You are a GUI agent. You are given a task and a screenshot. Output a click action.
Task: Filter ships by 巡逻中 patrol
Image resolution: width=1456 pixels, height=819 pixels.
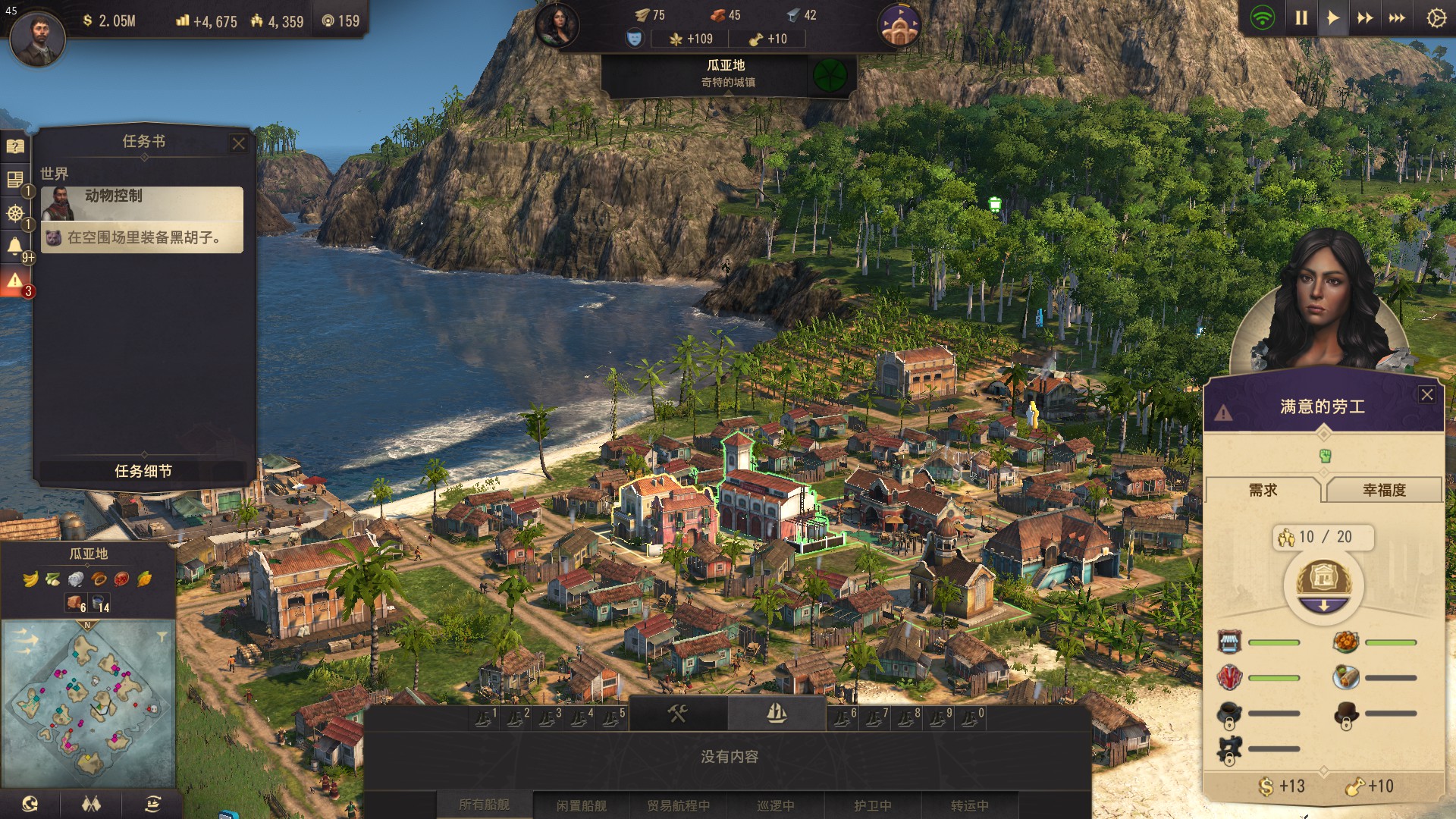click(x=775, y=805)
